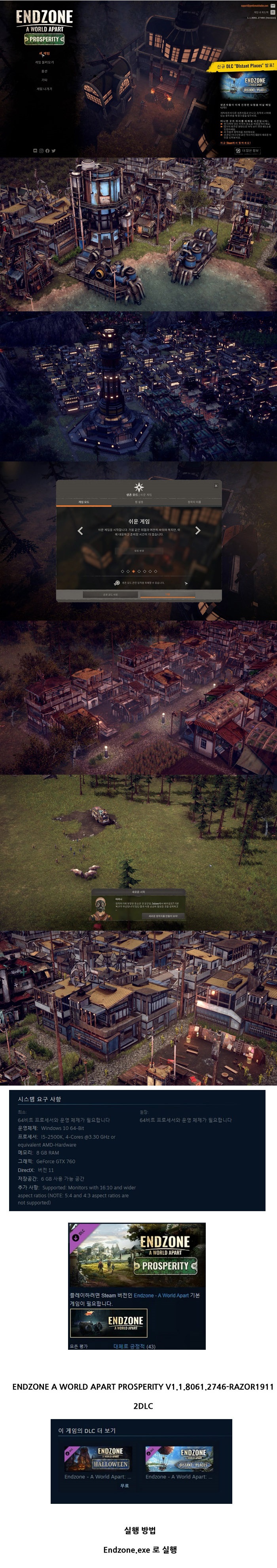This screenshot has width=277, height=1568.
Task: Switch to the 게임 모드 tab
Action: click(83, 502)
